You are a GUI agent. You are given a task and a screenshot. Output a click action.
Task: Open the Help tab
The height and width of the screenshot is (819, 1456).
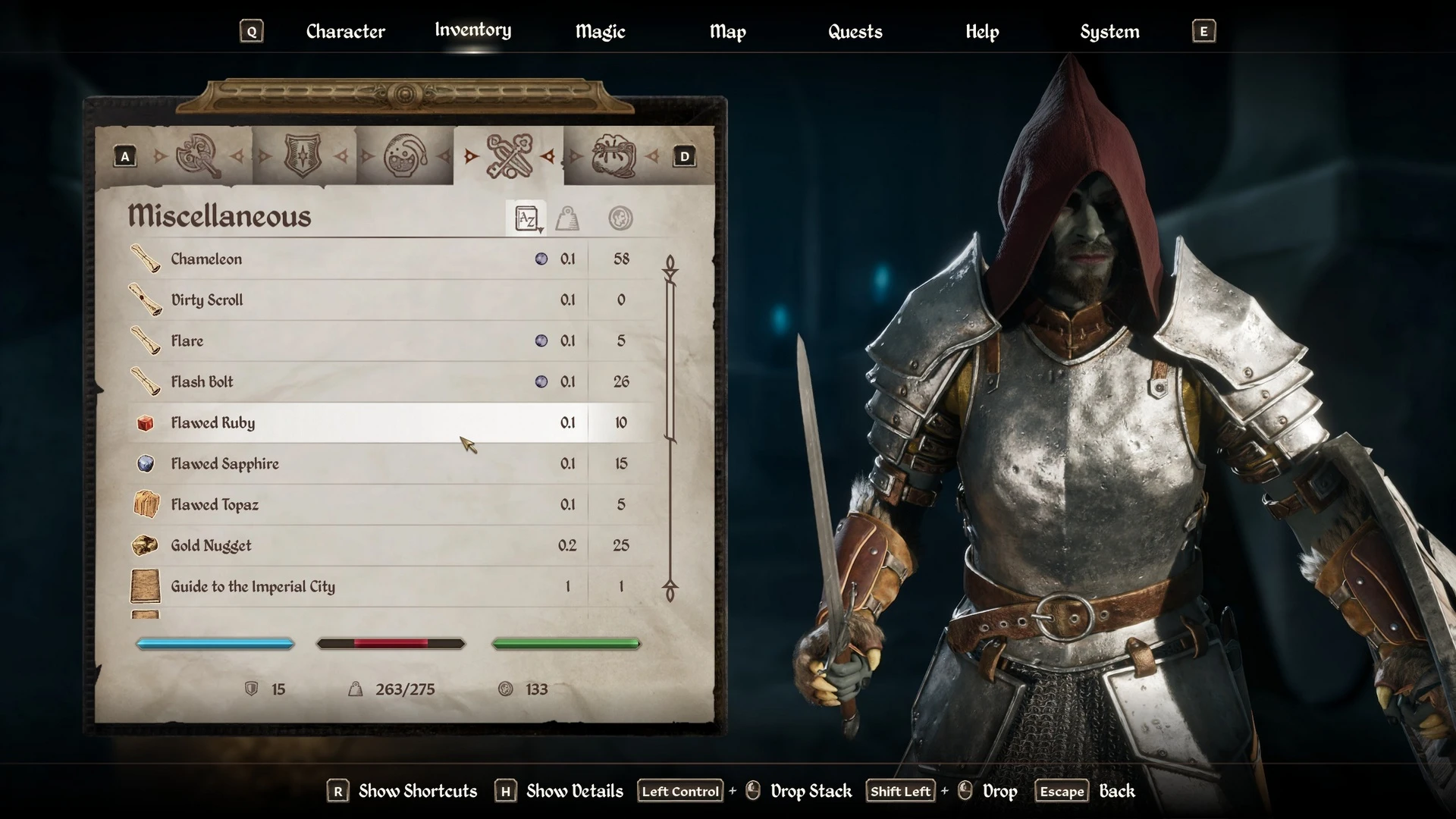coord(982,32)
